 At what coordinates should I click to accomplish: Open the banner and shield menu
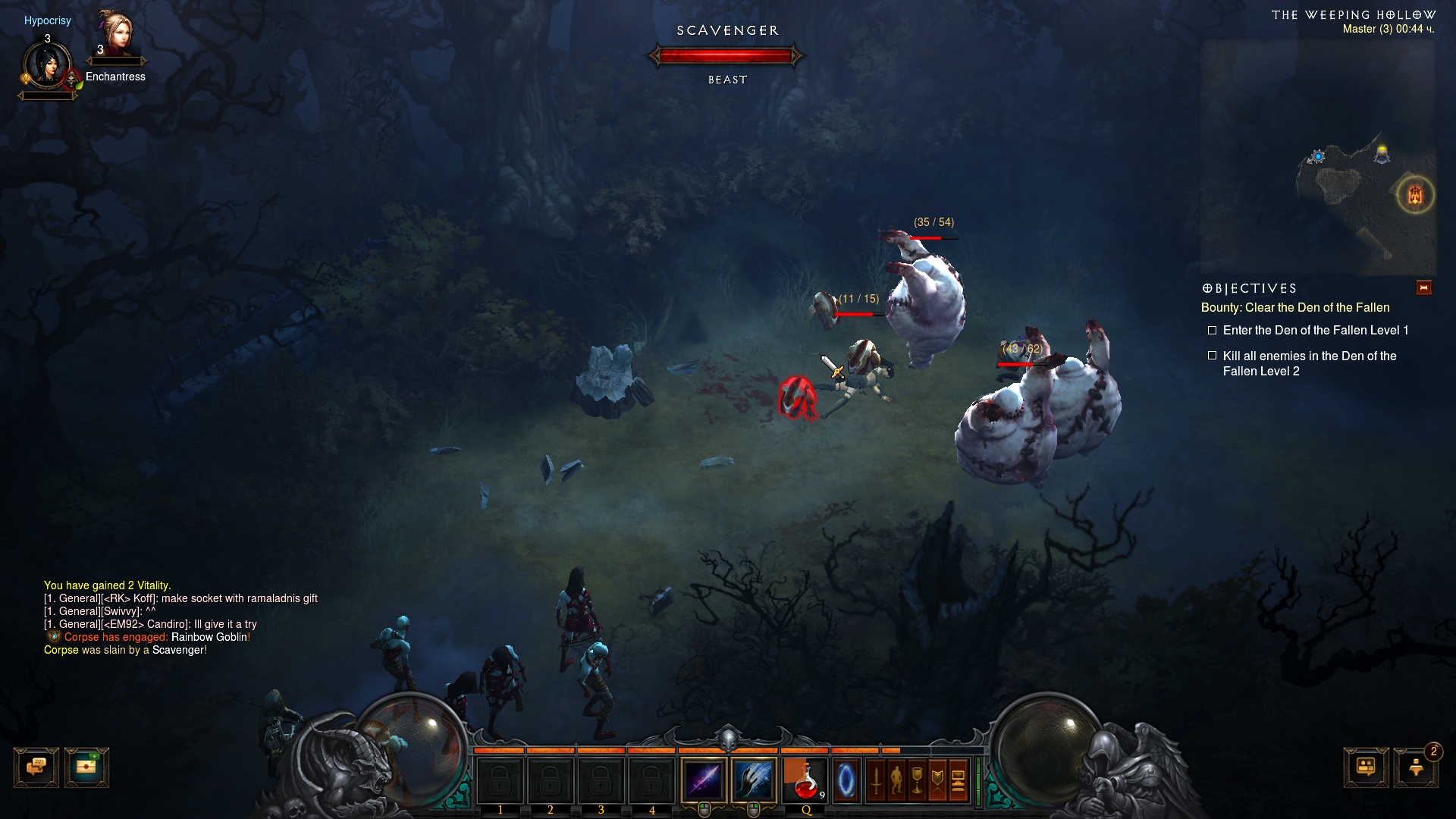[x=937, y=780]
